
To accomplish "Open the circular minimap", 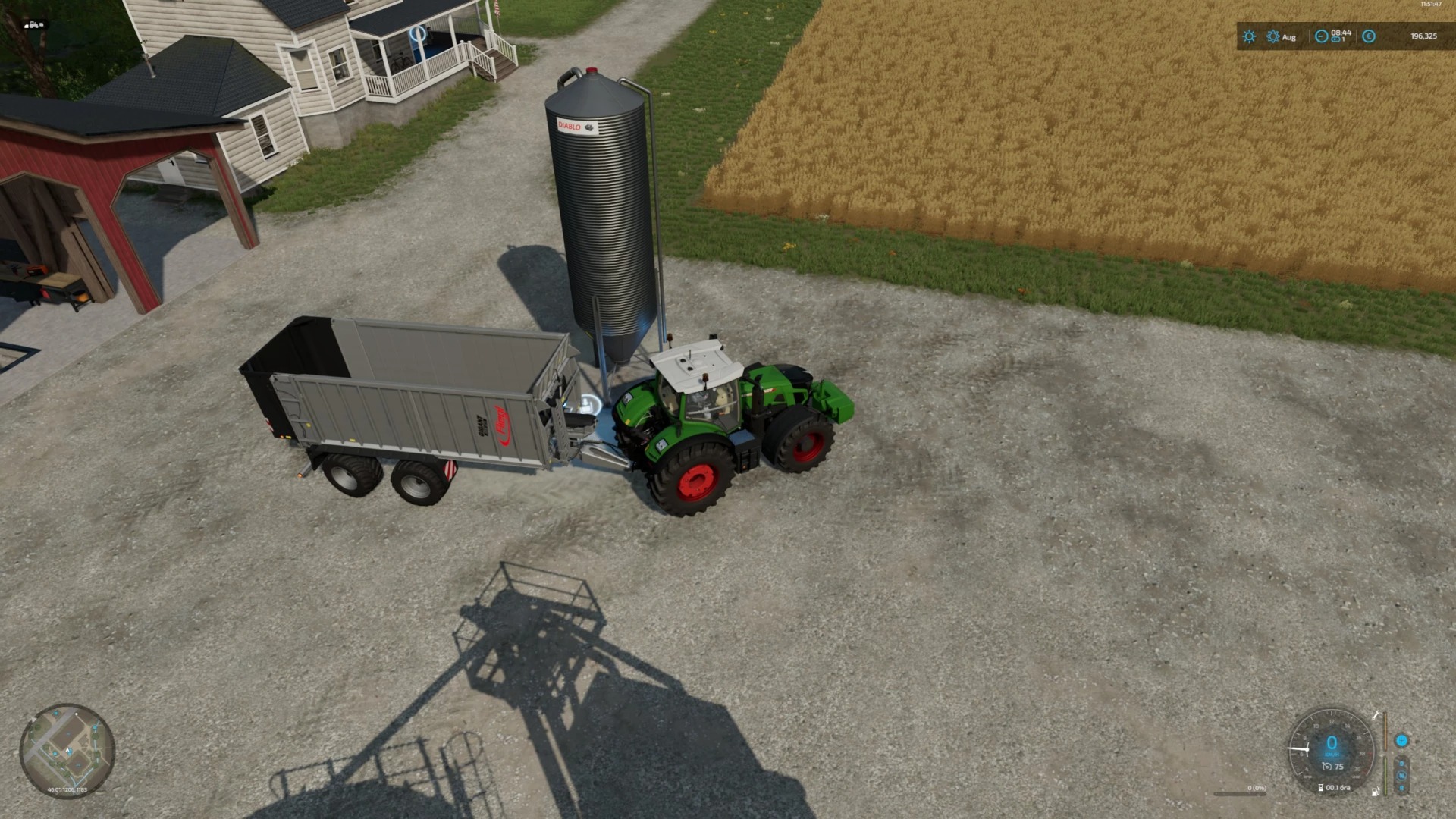I will point(67,751).
